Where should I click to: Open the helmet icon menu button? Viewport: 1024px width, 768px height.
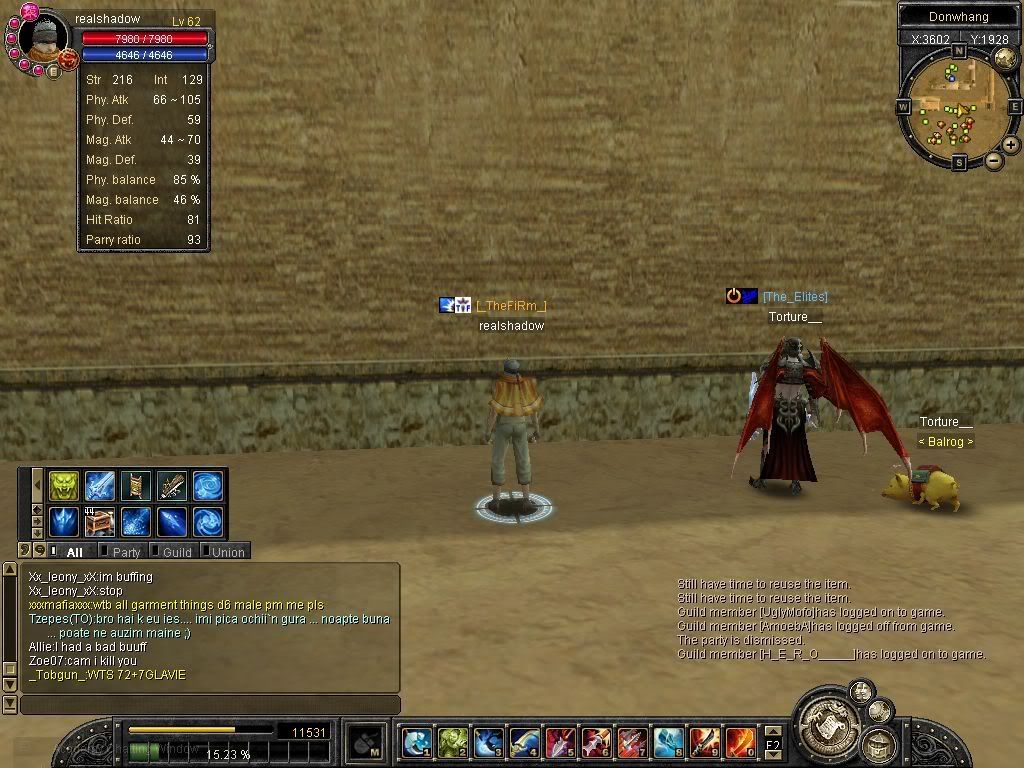(880, 744)
